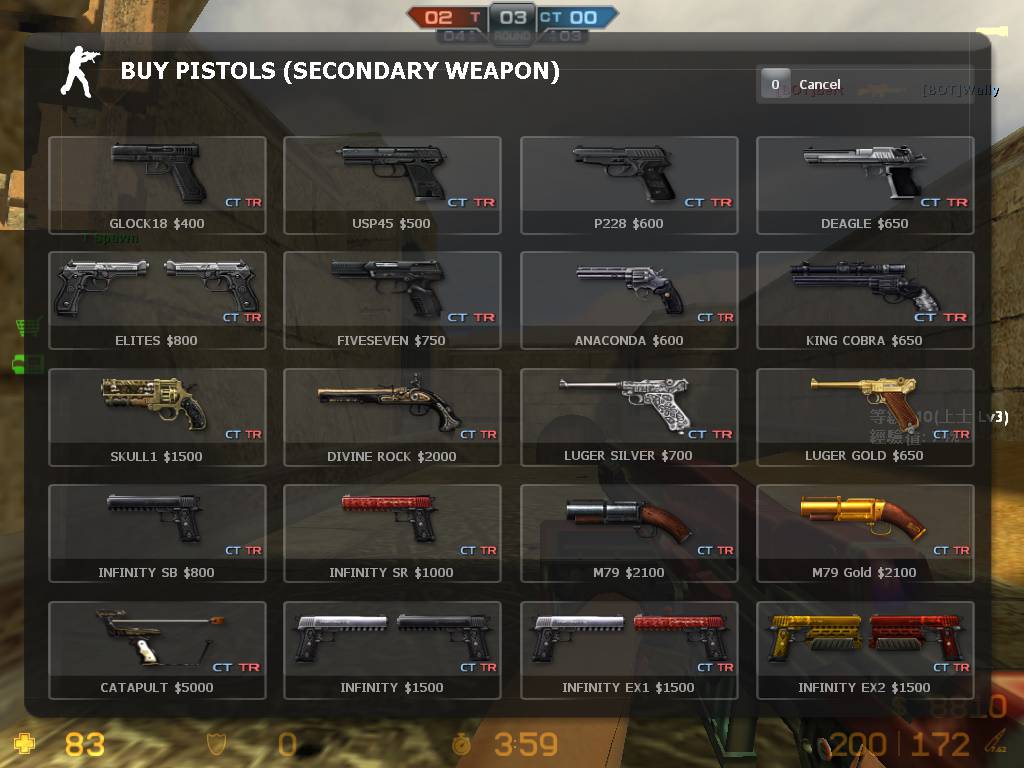Image resolution: width=1024 pixels, height=768 pixels.
Task: Purchase the M79 Gold launcher
Action: point(865,533)
